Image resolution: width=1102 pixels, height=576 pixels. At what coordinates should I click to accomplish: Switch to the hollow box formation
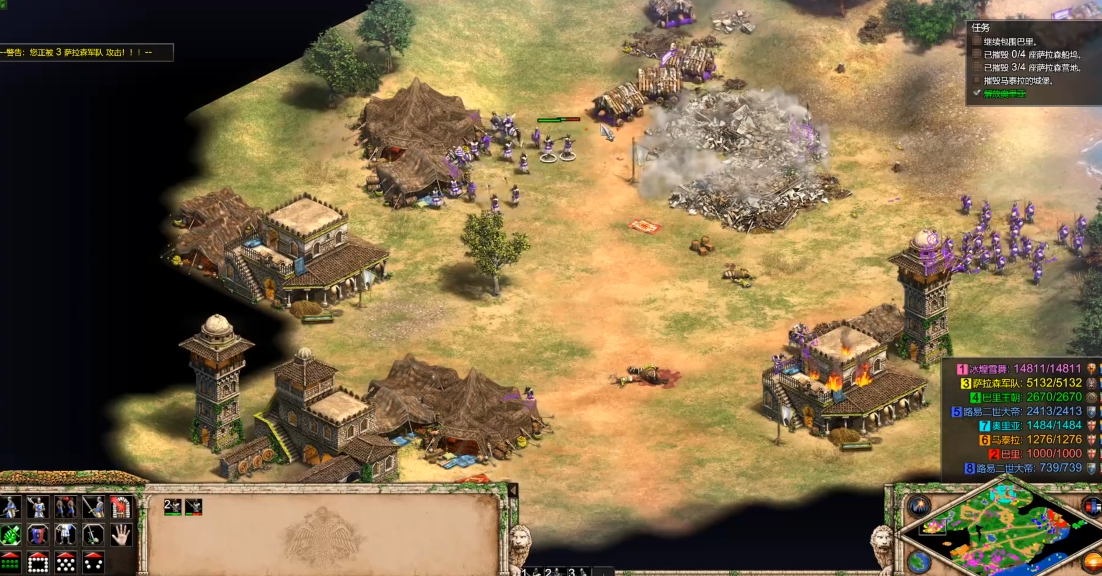38,561
